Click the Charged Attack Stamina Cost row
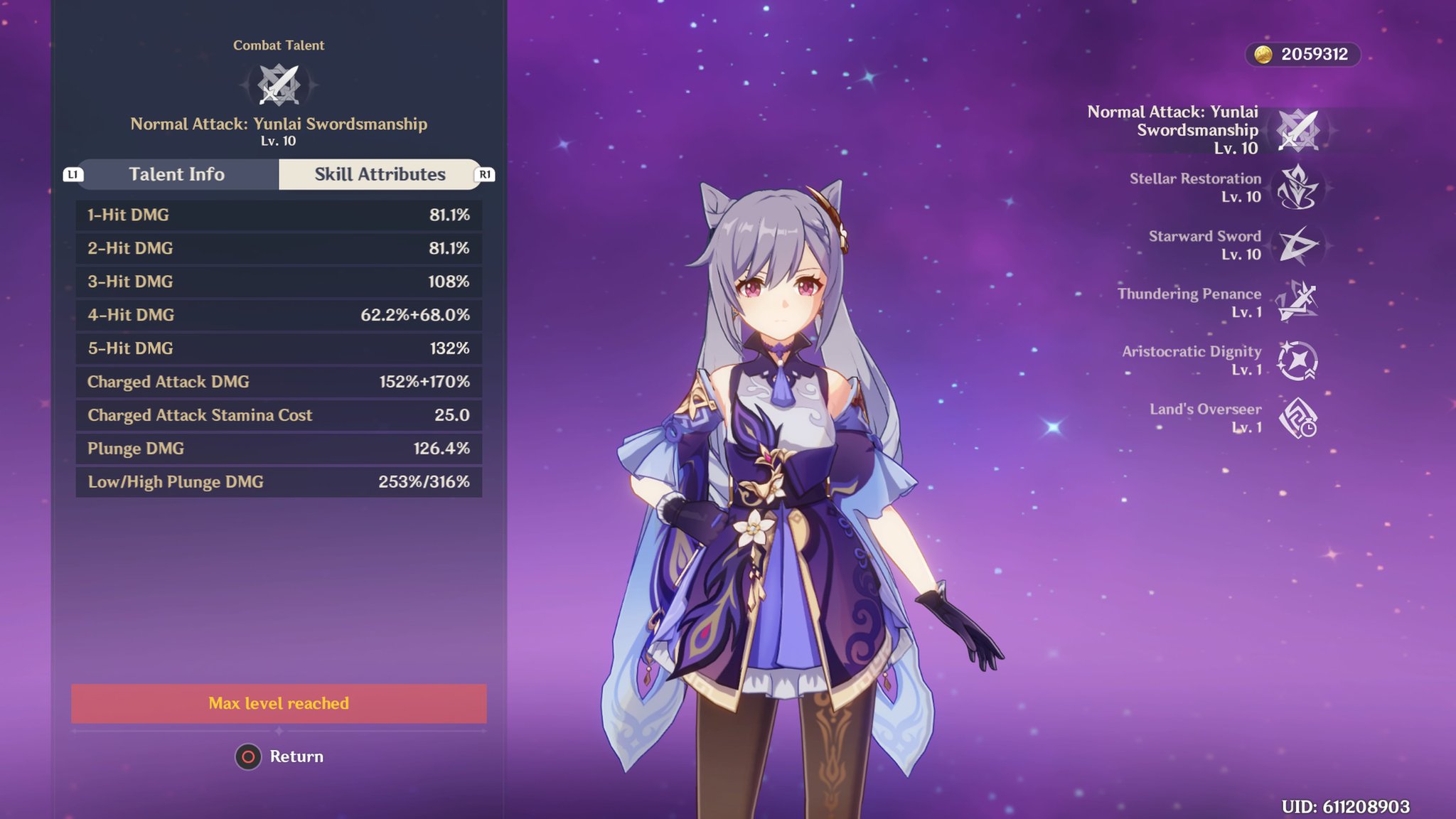 (279, 415)
